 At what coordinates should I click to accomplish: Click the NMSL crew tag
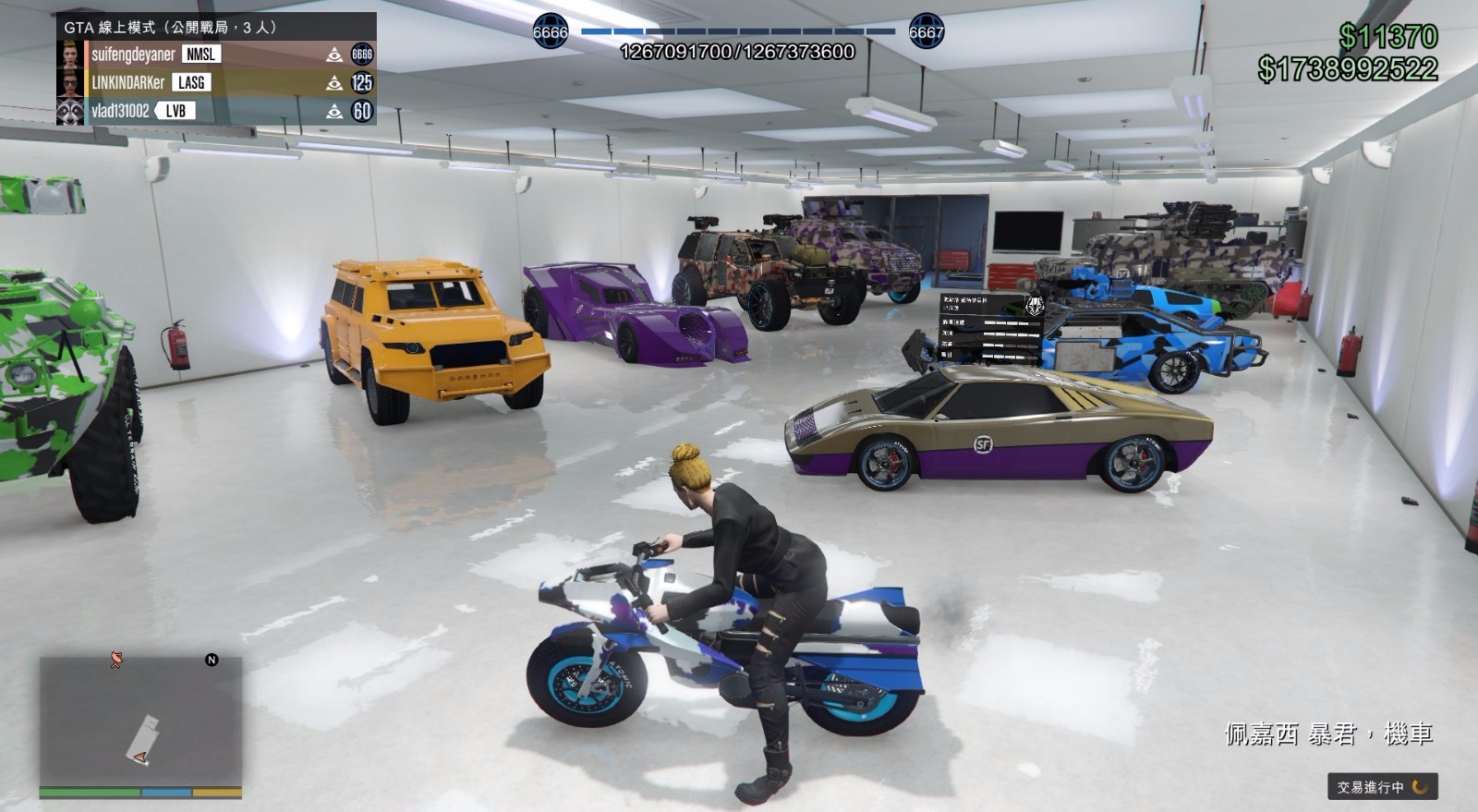tap(200, 55)
